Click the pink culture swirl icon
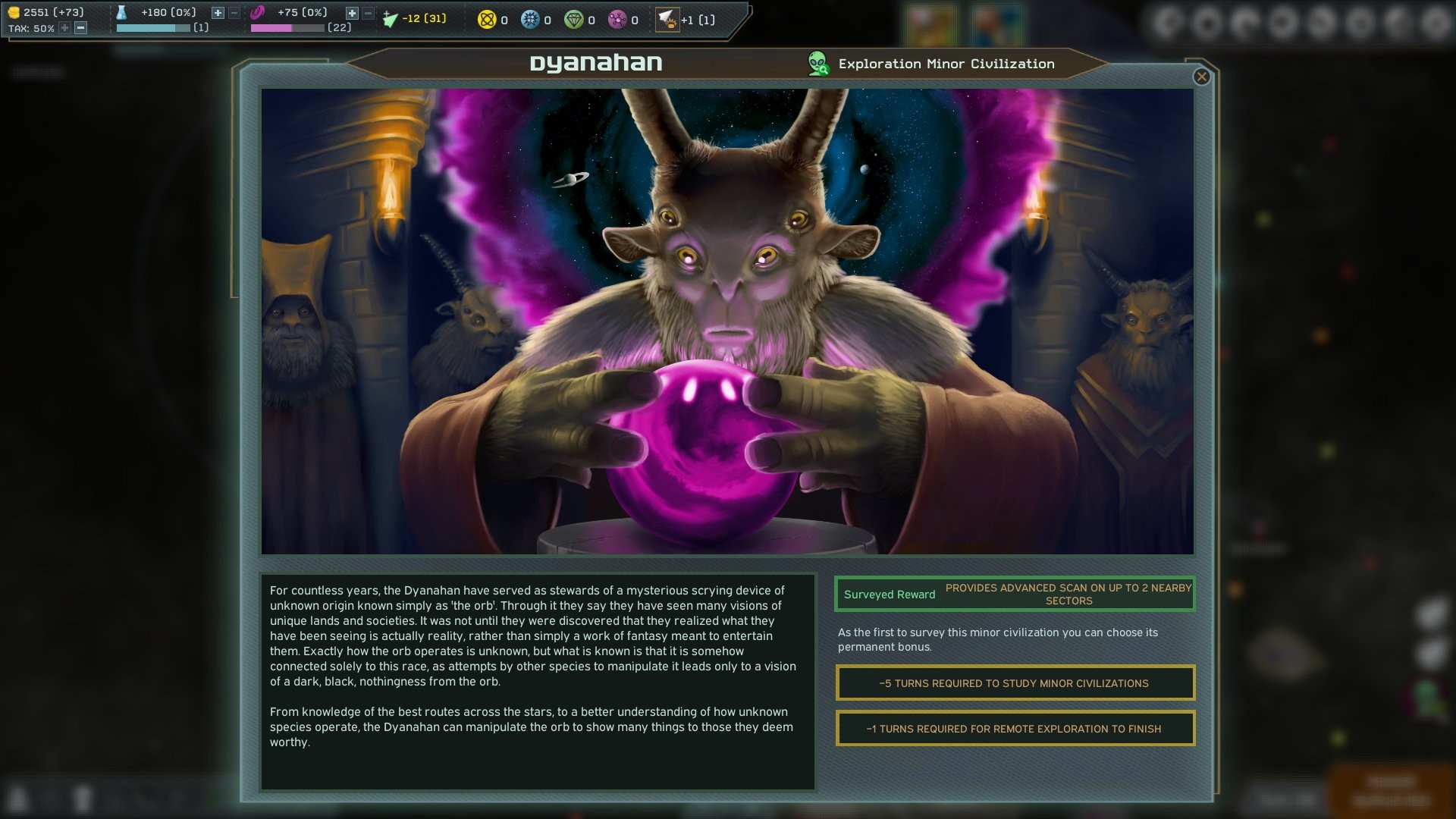This screenshot has width=1456, height=819. coord(259,11)
